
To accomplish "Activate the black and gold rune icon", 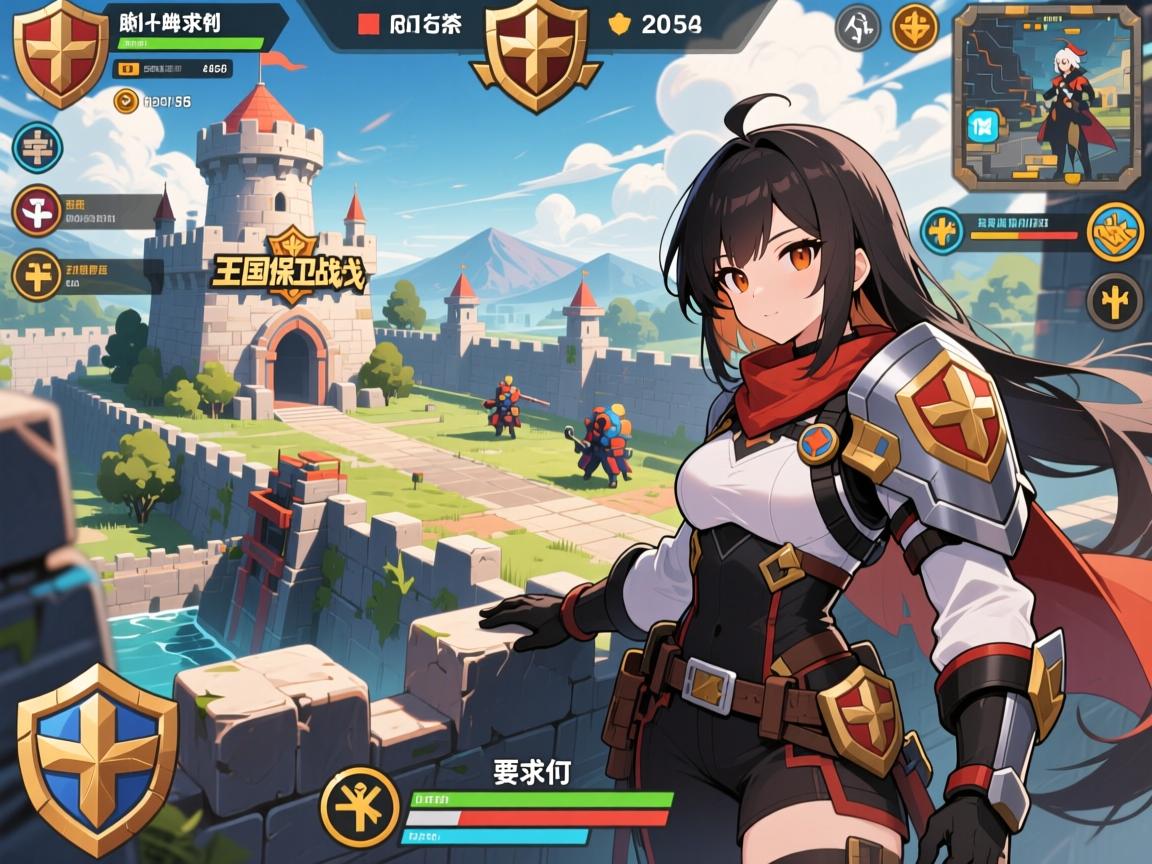I will 361,807.
